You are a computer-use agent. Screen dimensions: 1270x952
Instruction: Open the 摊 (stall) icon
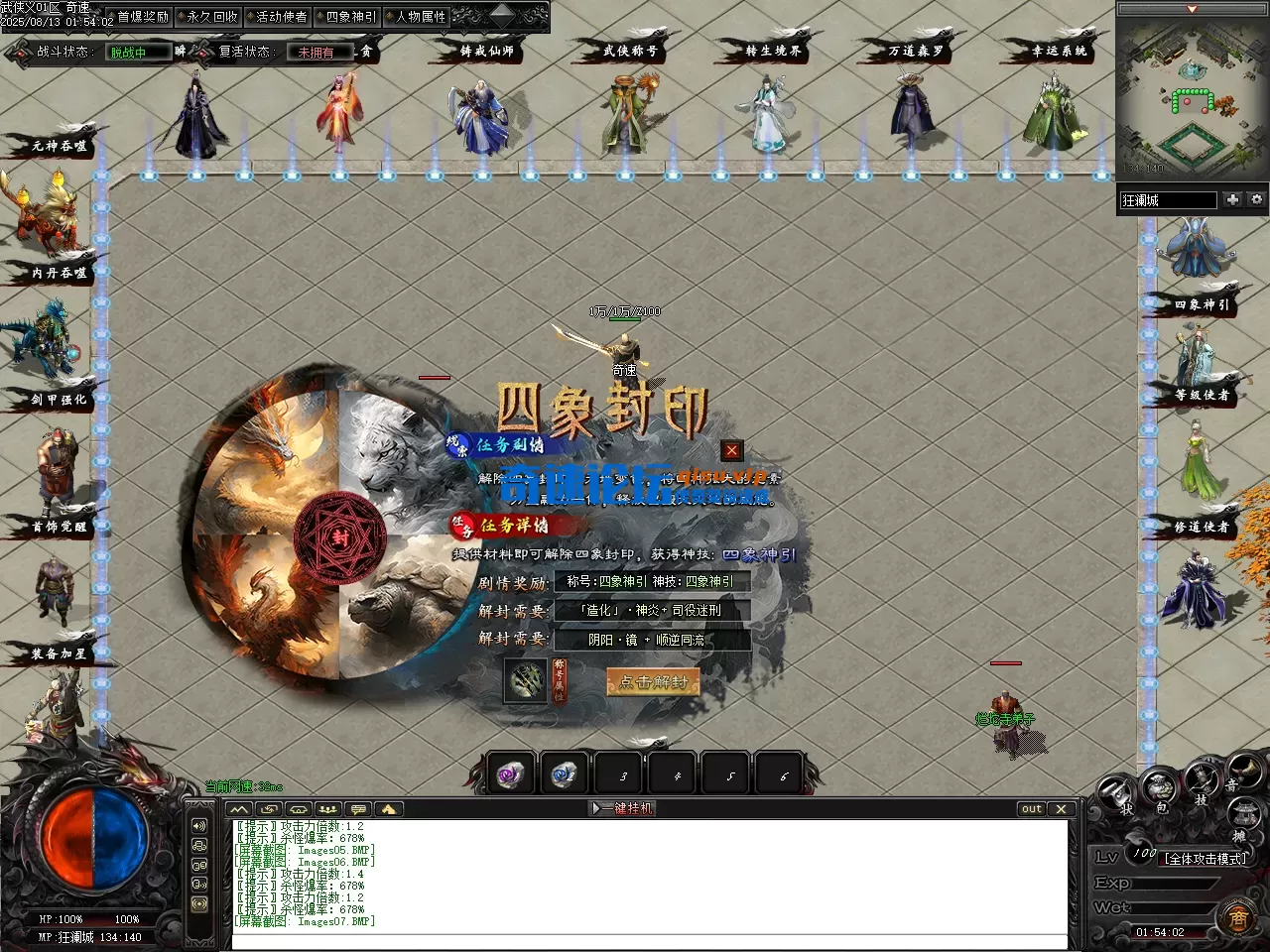(x=1244, y=811)
